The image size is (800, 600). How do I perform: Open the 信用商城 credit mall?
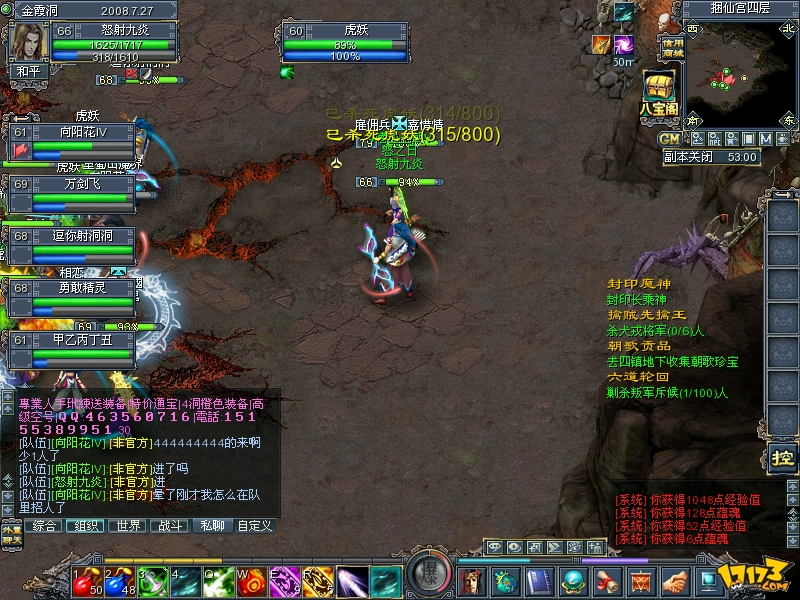pos(673,47)
